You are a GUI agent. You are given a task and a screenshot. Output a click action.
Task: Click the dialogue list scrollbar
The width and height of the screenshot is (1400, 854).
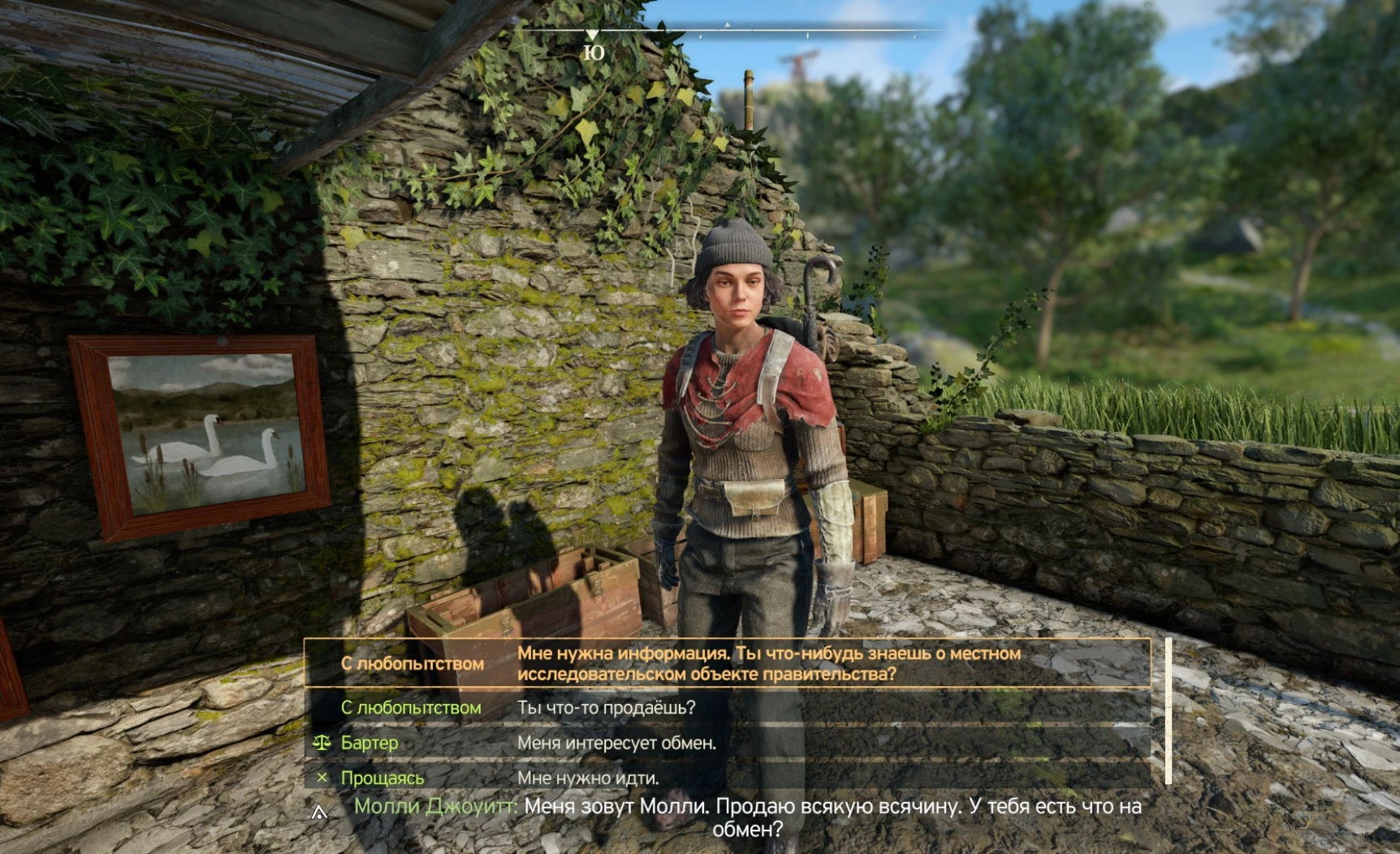tap(1168, 711)
